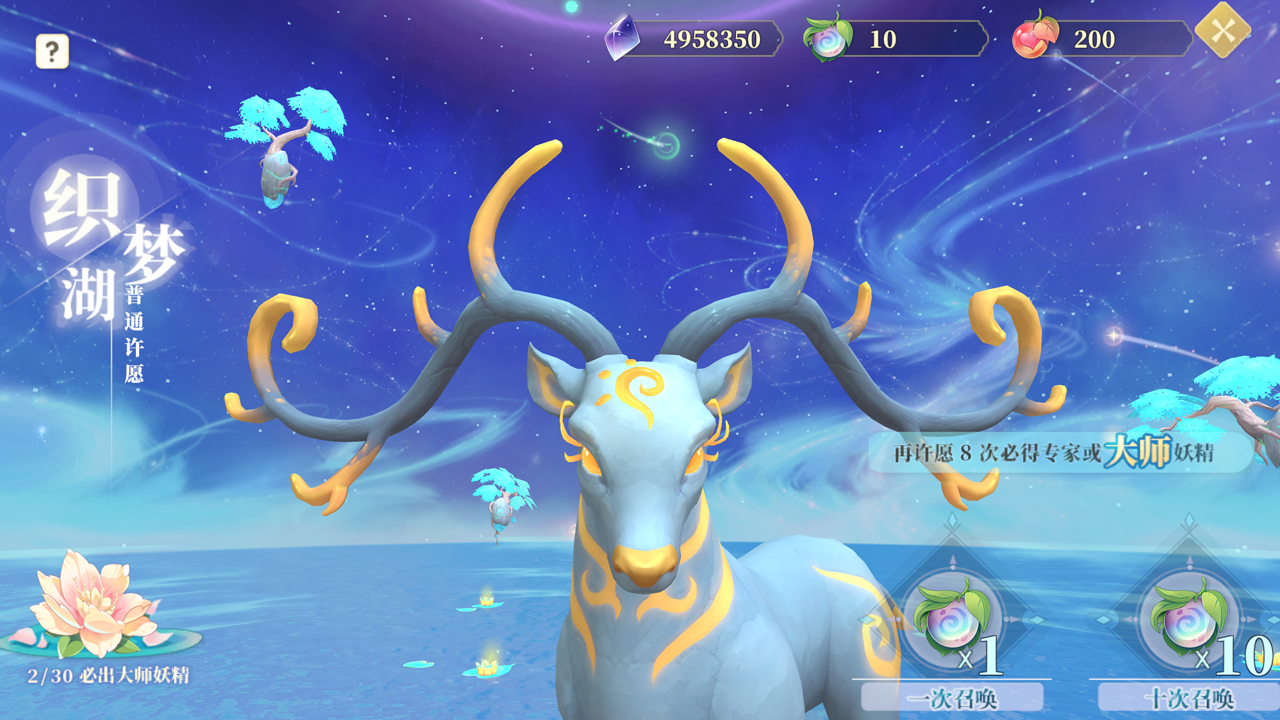Open the question mark help button
Viewport: 1280px width, 720px height.
[52, 51]
